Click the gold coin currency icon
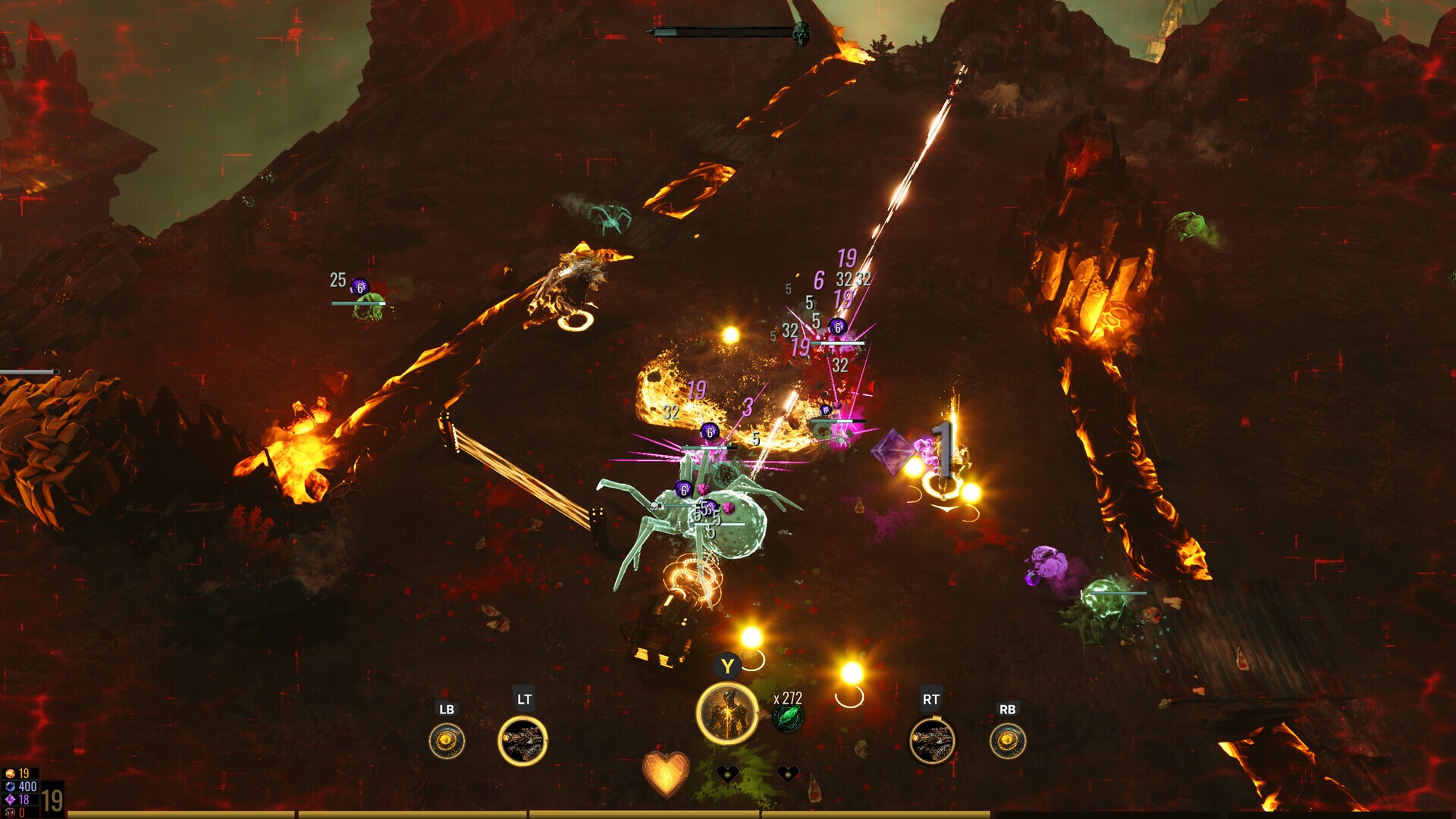Image resolution: width=1456 pixels, height=819 pixels. click(x=10, y=773)
